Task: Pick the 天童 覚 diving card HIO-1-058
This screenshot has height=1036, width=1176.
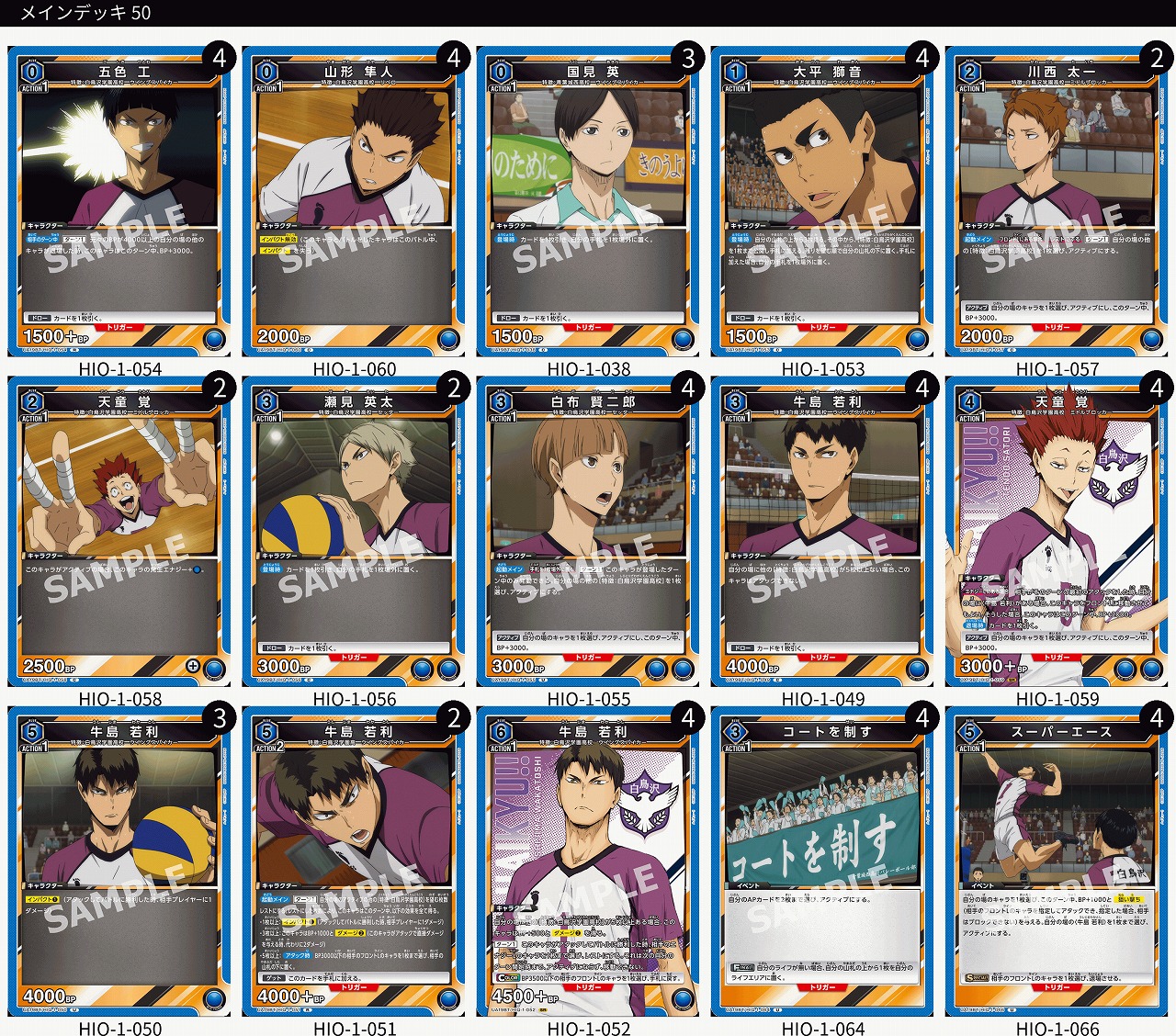Action: (119, 533)
